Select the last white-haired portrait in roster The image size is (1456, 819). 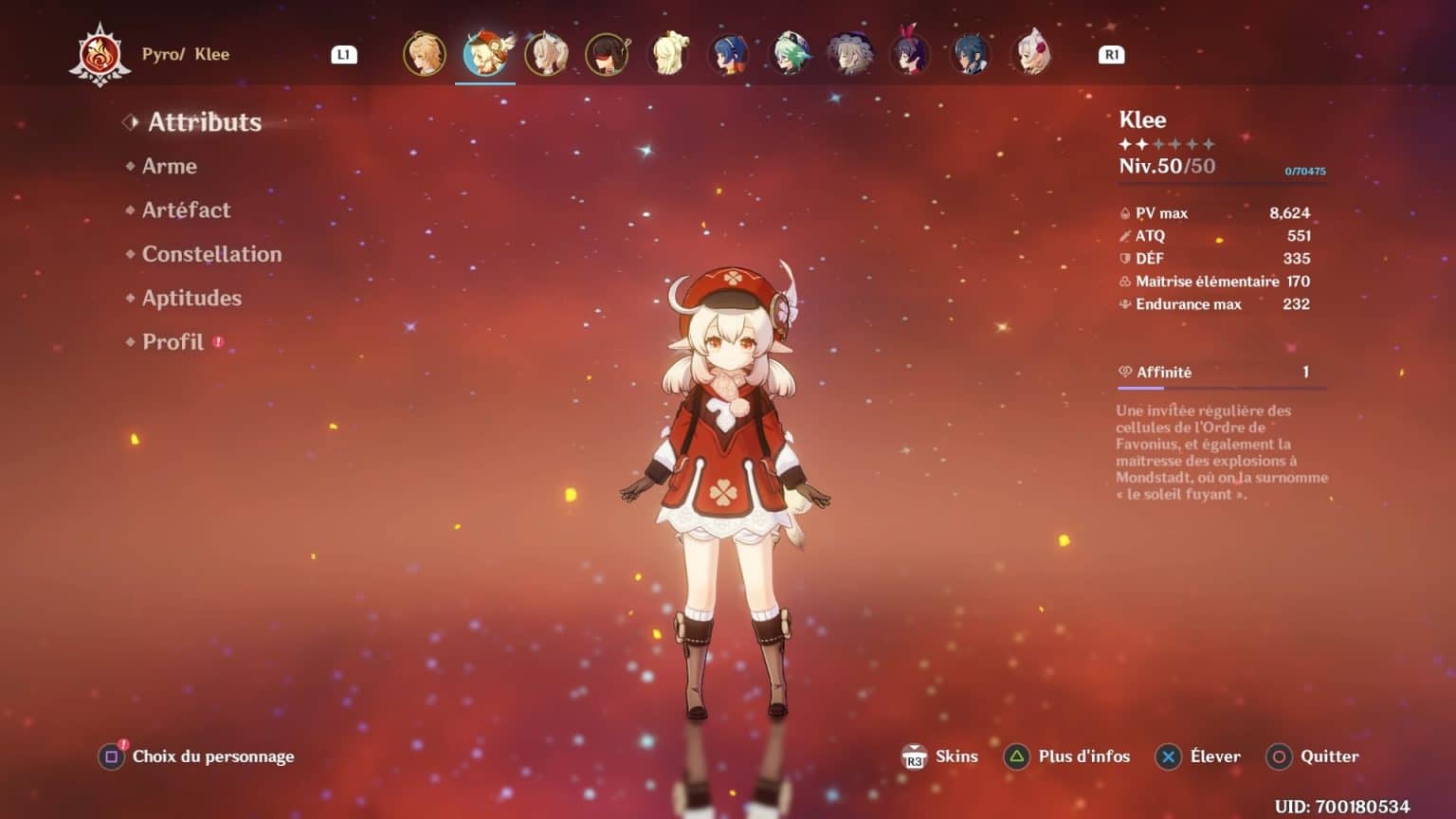pos(1030,55)
